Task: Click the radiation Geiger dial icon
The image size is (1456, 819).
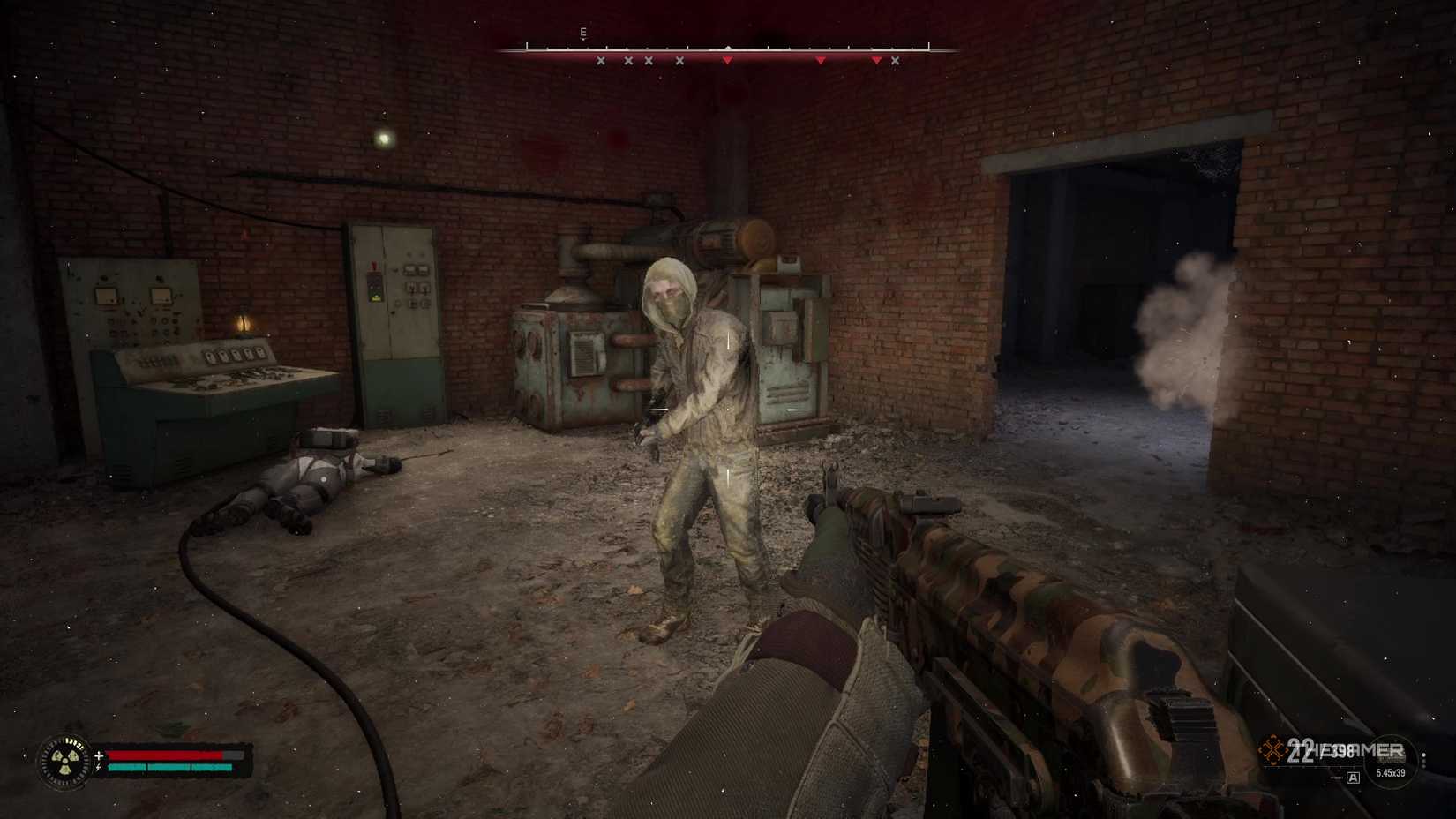Action: coord(64,762)
